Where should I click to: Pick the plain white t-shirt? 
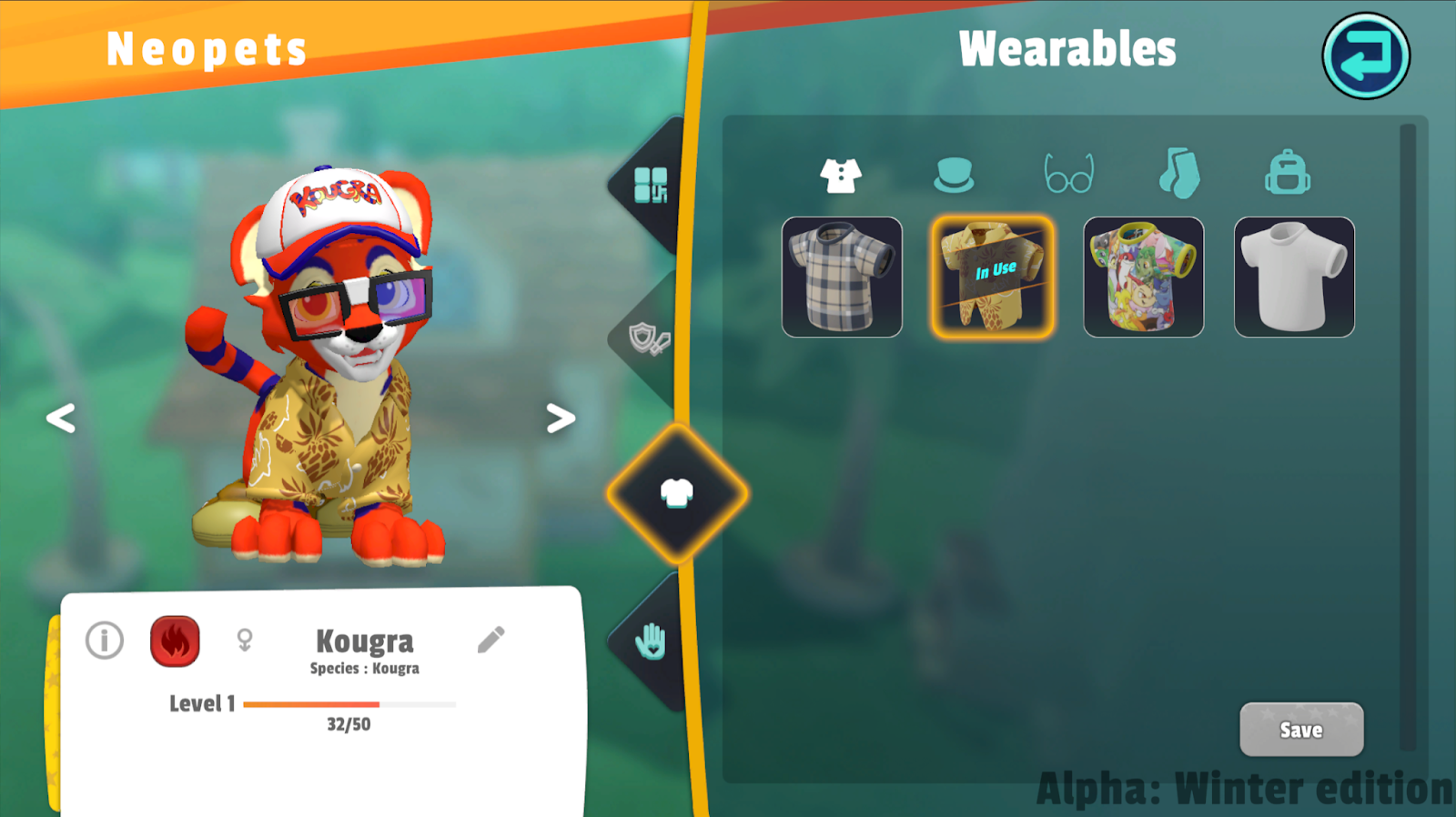(1293, 277)
